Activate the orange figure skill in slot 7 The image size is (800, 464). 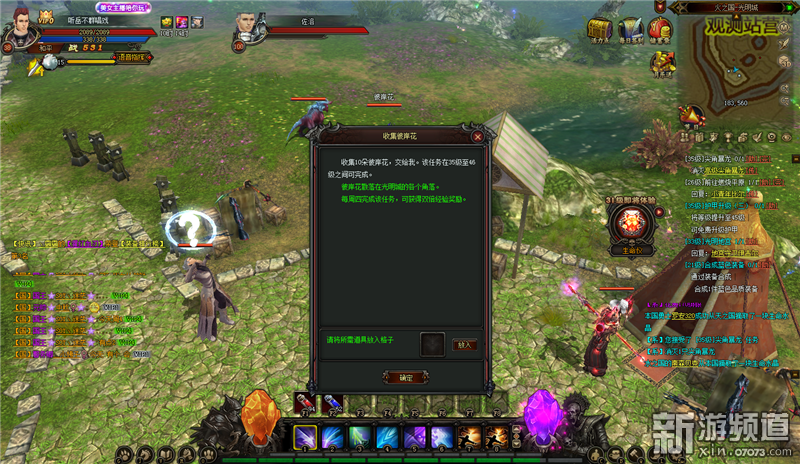[469, 437]
